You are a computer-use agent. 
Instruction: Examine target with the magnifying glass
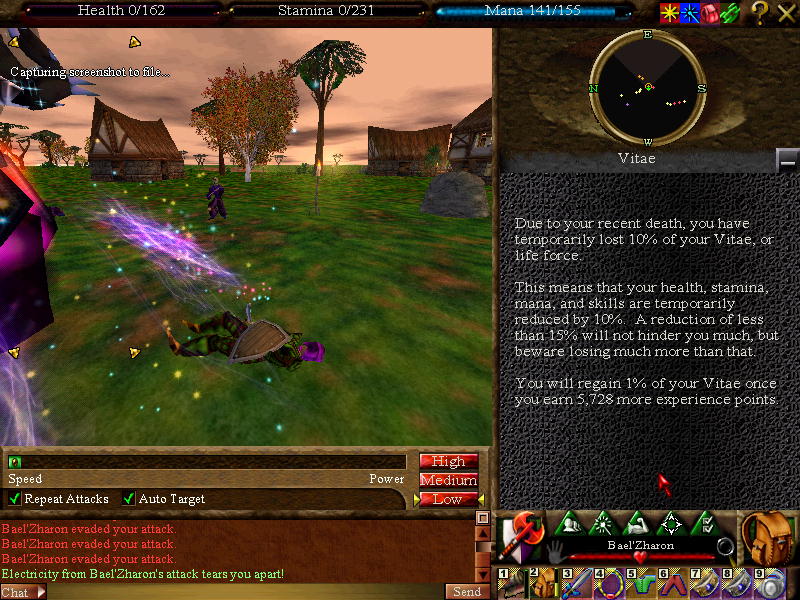coord(727,547)
